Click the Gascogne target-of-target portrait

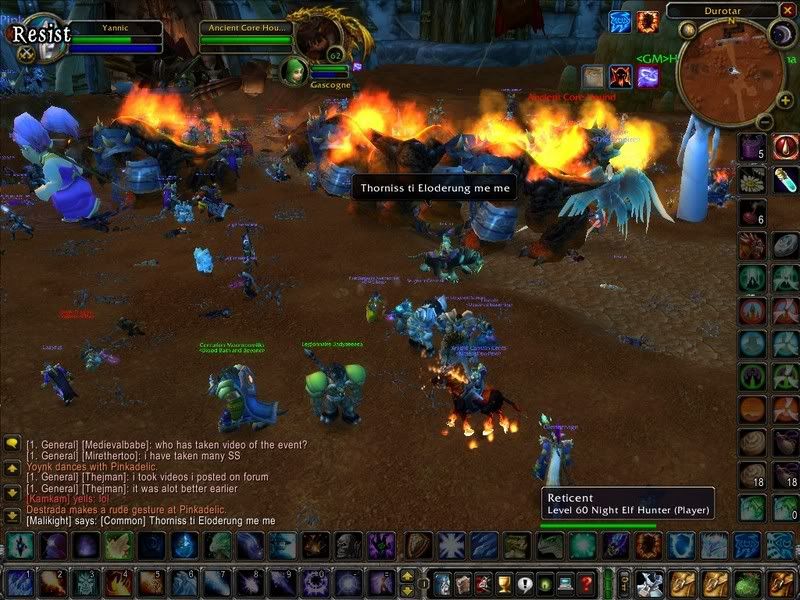point(296,70)
